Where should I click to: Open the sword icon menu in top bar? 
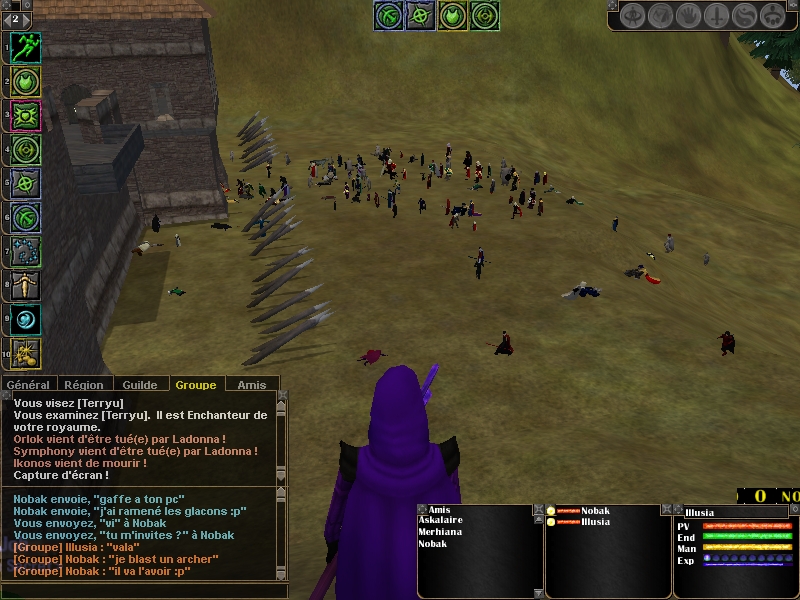717,16
